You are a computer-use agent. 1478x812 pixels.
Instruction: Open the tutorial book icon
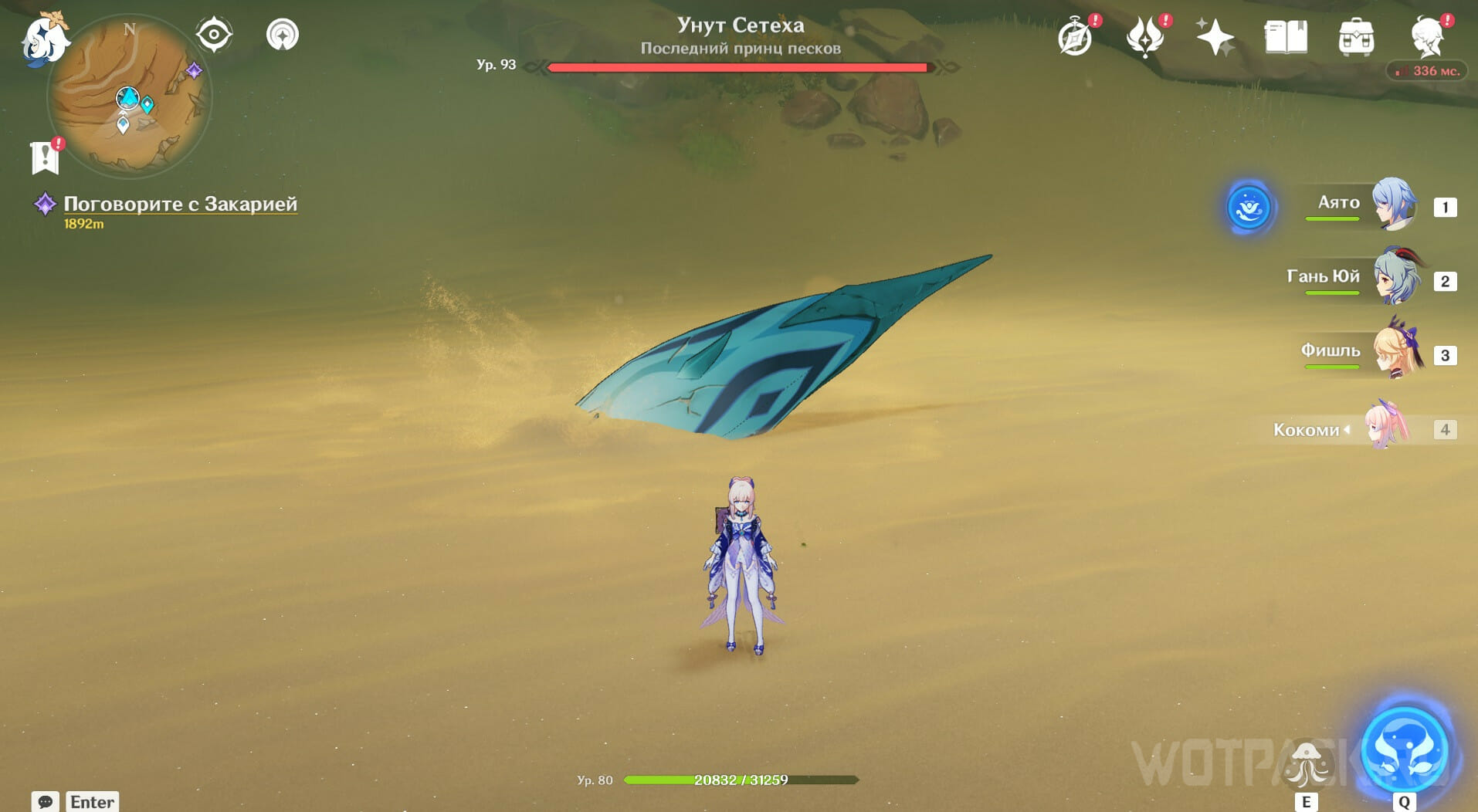coord(1286,36)
